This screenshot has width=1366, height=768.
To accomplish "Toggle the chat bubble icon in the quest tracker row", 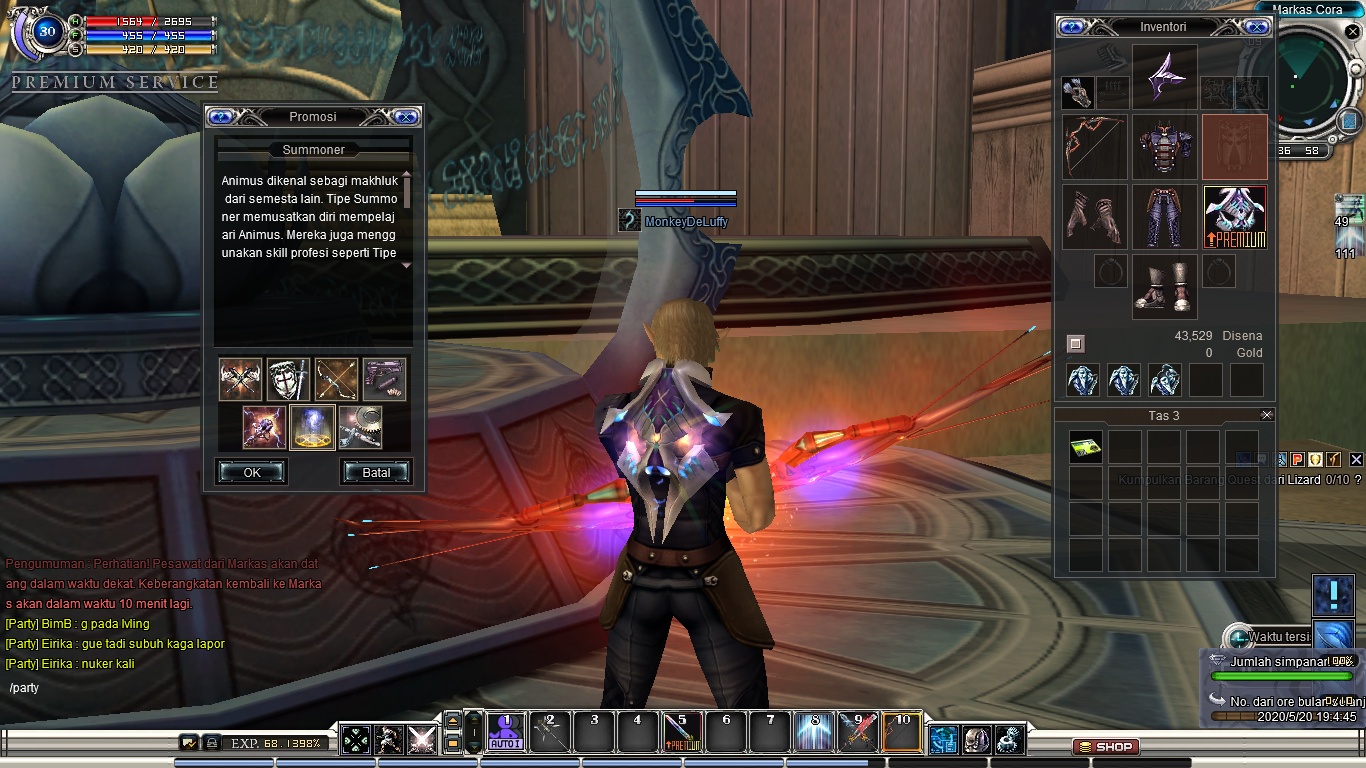I will (1262, 459).
